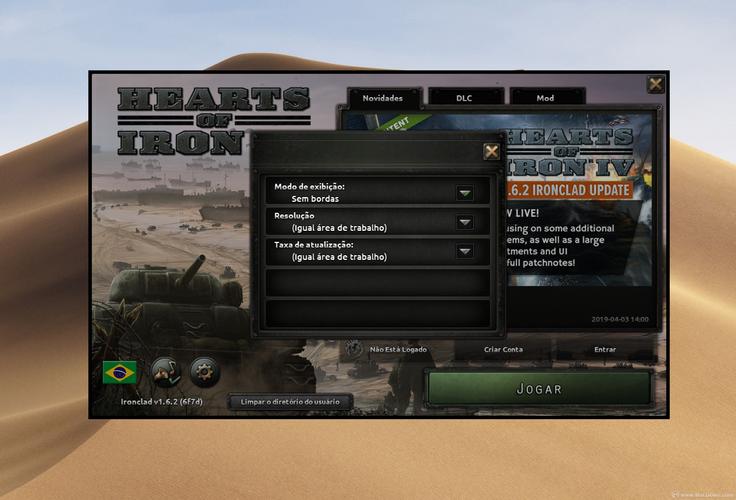Screen dimensions: 736x500
Task: Open the Modo de exibição dropdown
Action: click(x=465, y=193)
